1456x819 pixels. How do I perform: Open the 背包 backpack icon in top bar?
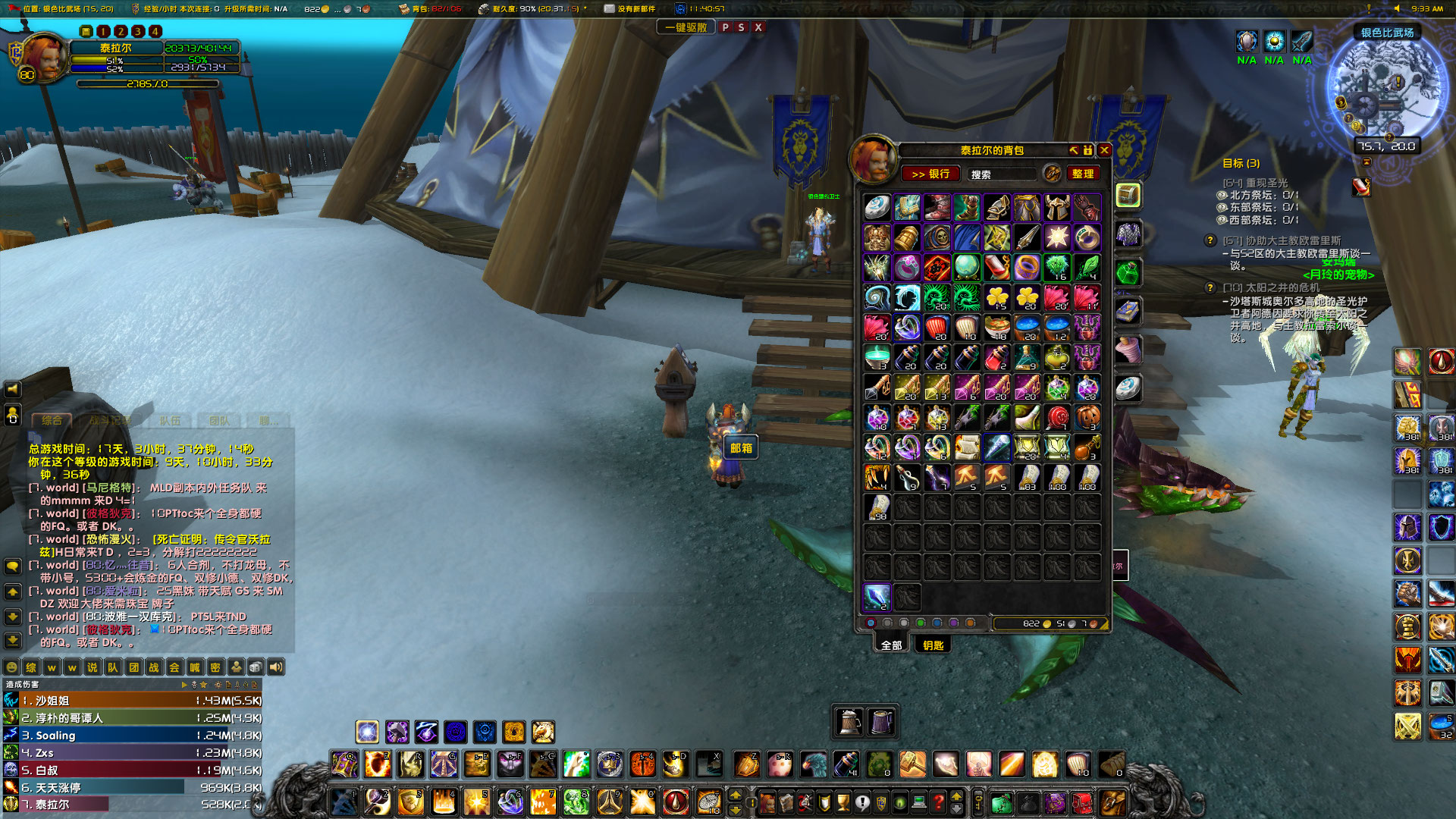tap(405, 10)
